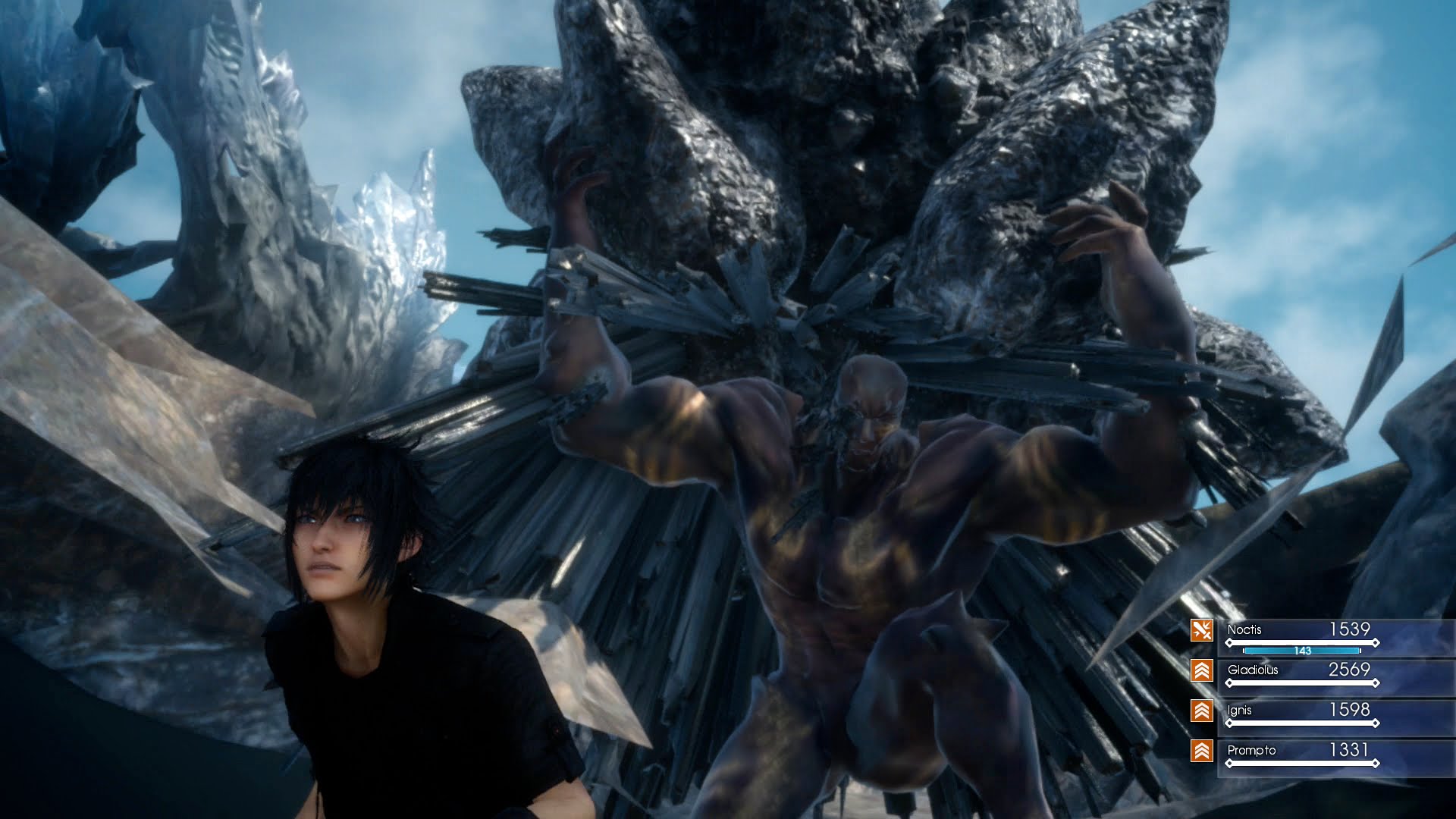This screenshot has height=819, width=1456.
Task: Select the Ignis party row
Action: coord(1301,715)
